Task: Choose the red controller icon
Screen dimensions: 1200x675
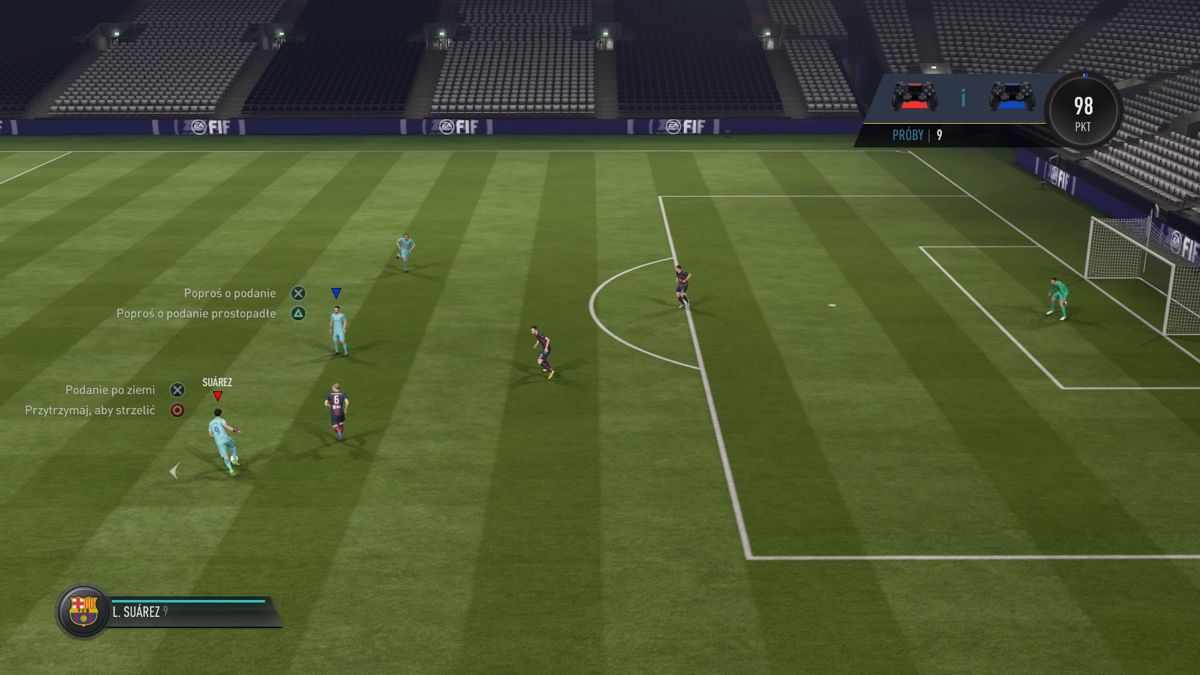Action: (914, 96)
